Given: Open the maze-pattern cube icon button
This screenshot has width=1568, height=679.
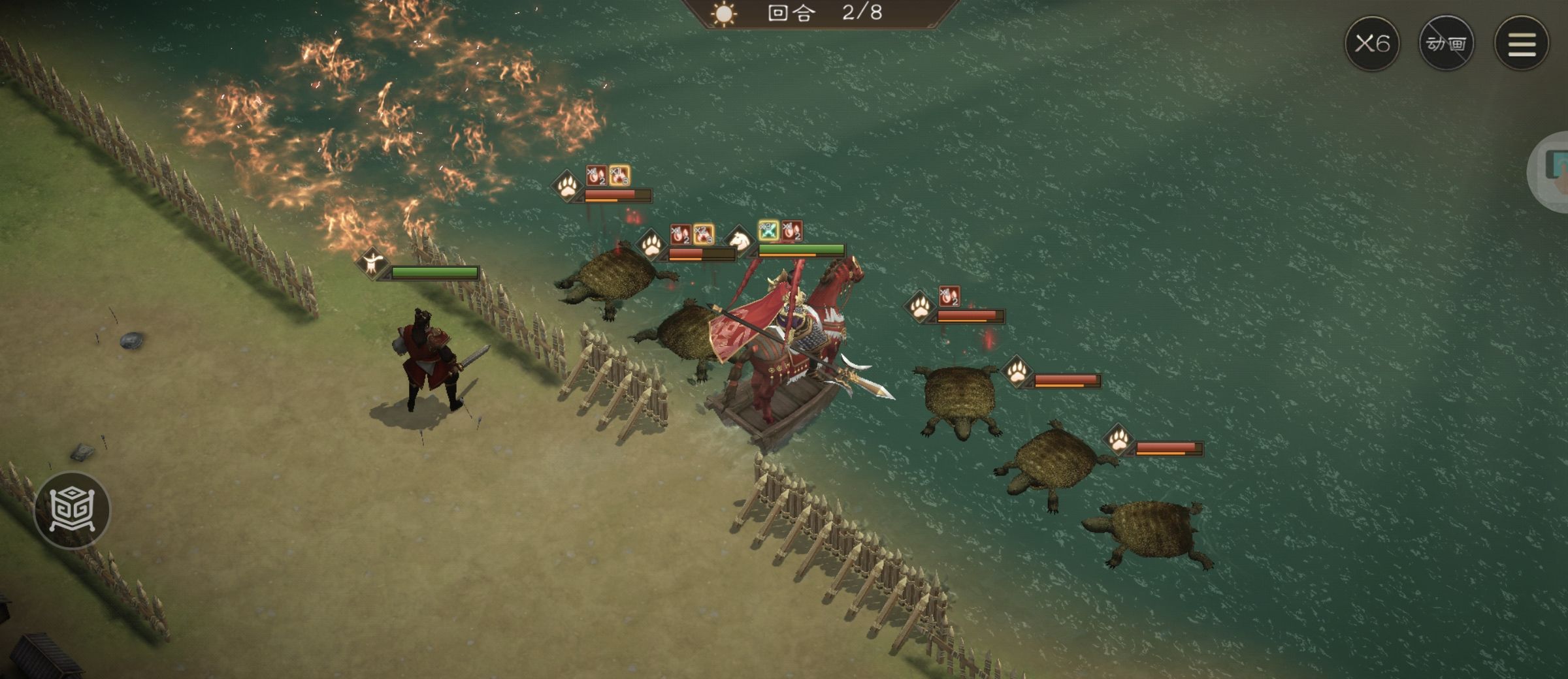Looking at the screenshot, I should tap(72, 510).
